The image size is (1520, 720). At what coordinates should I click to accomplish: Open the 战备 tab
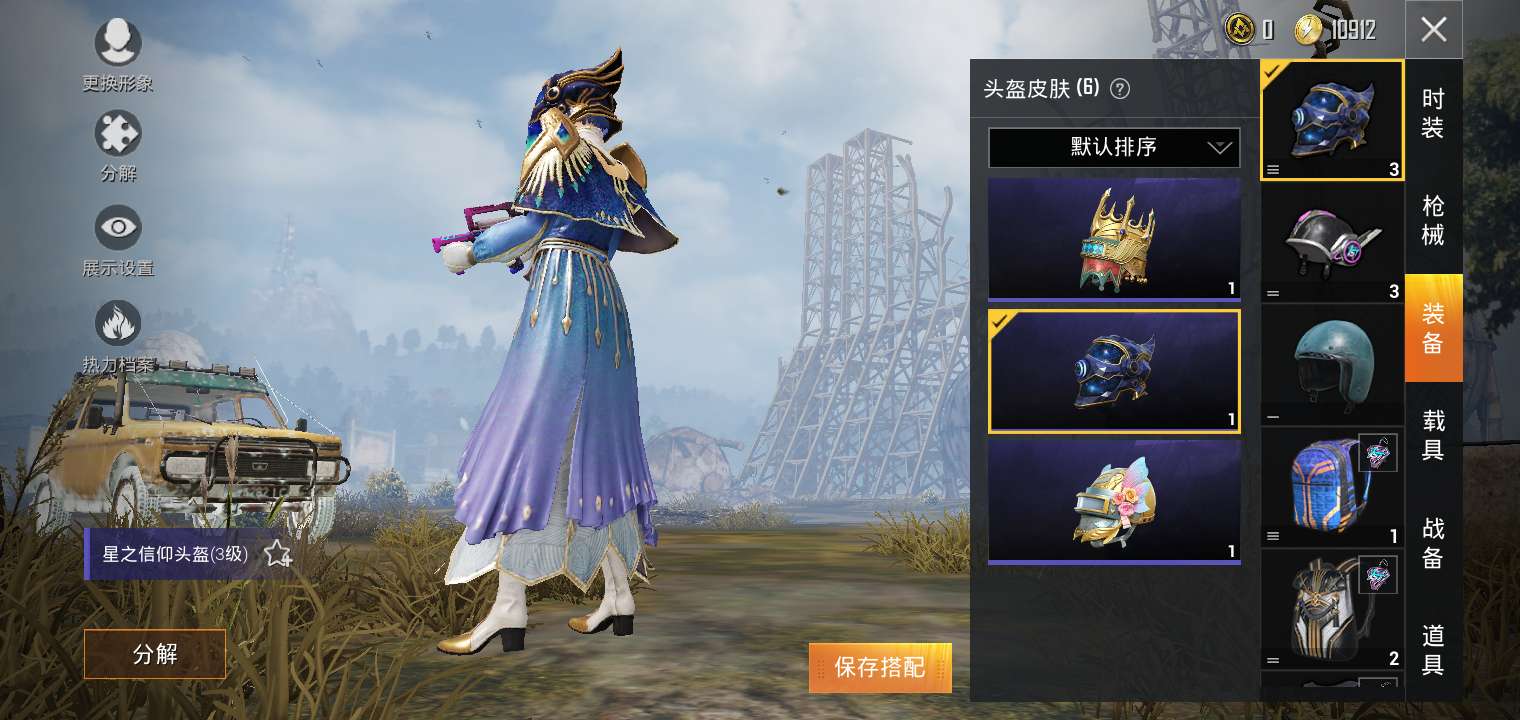point(1433,542)
